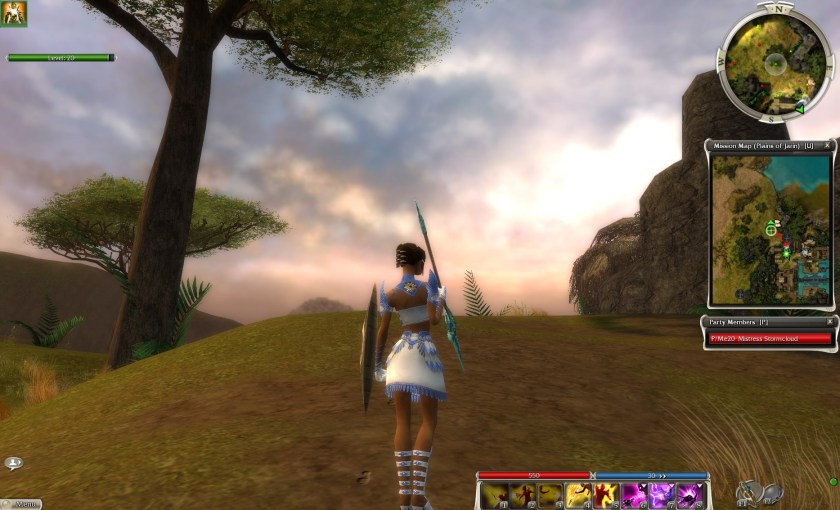Select party member Mistress Stormcloud
Screen dimensions: 840x510
click(769, 338)
